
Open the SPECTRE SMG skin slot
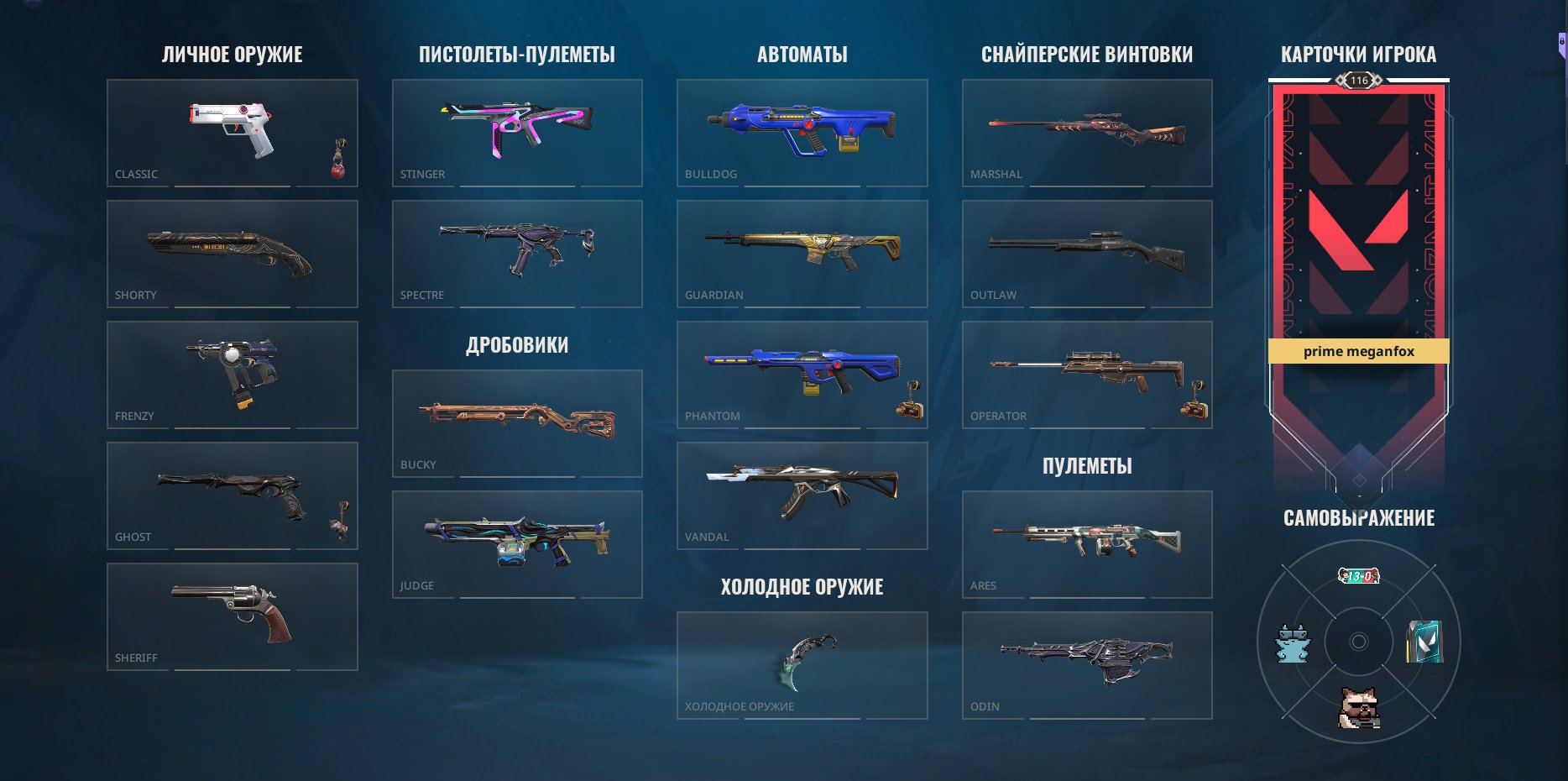517,253
